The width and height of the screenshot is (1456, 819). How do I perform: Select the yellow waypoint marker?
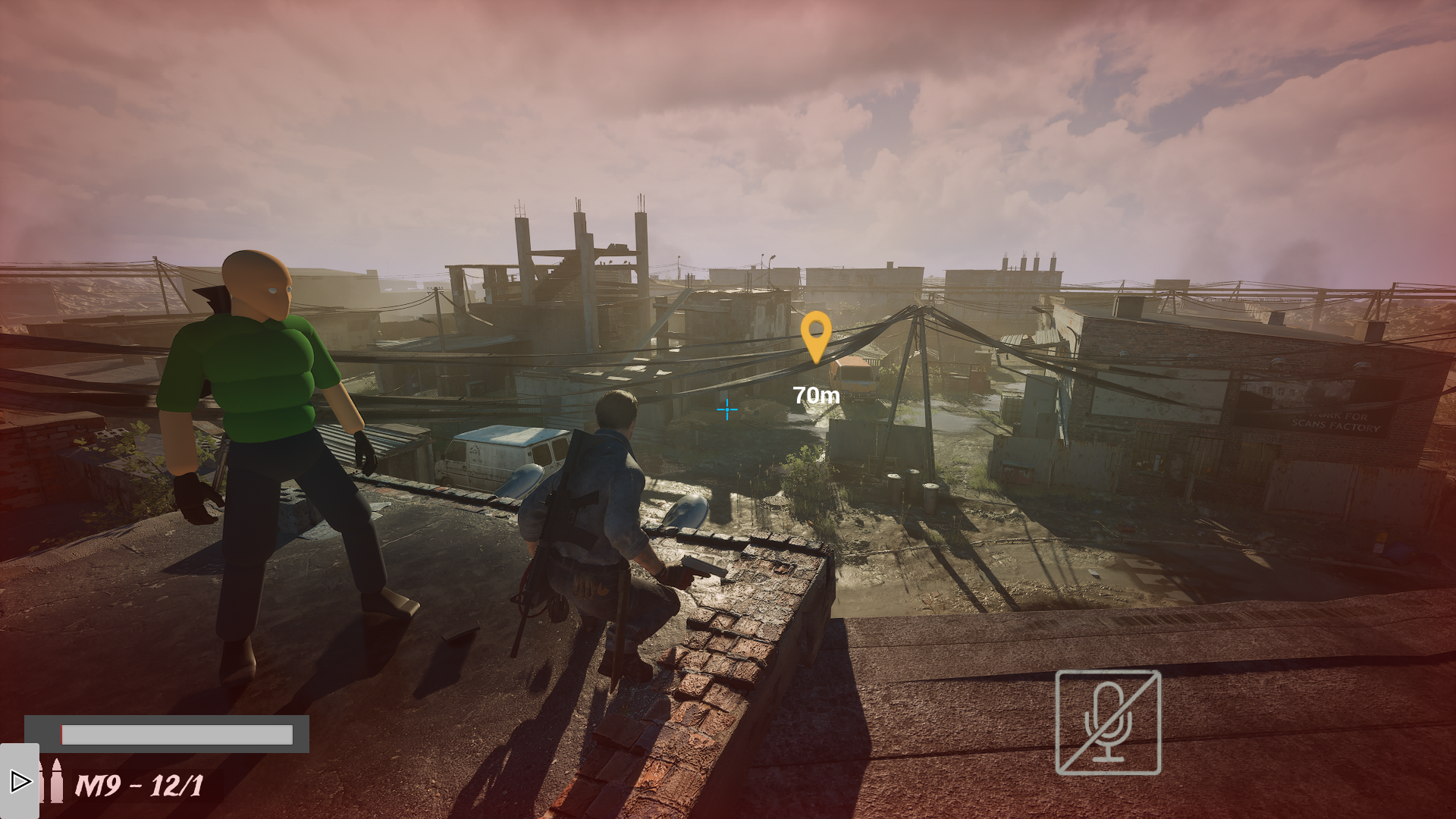pyautogui.click(x=817, y=334)
